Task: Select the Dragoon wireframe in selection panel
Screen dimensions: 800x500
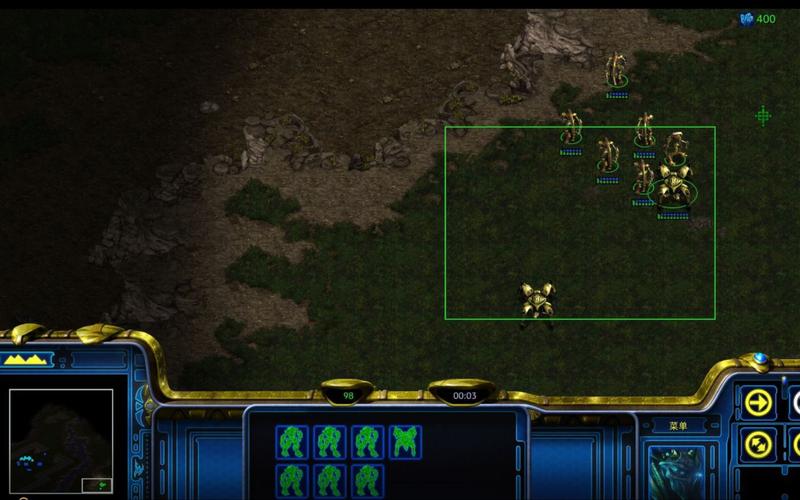Action: (405, 441)
